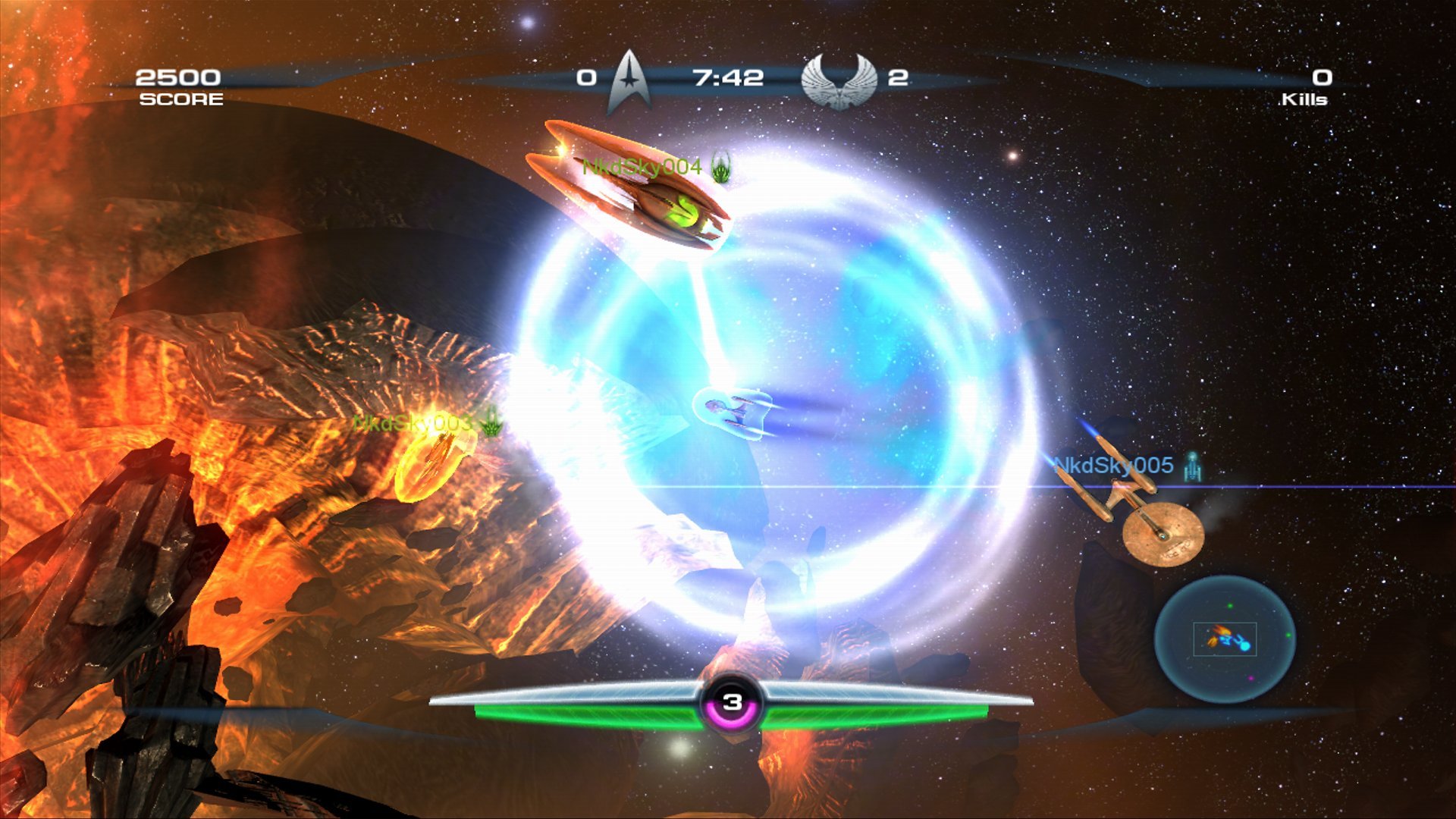The image size is (1456, 819).
Task: Click the Kills counter reading 0
Action: [1321, 77]
